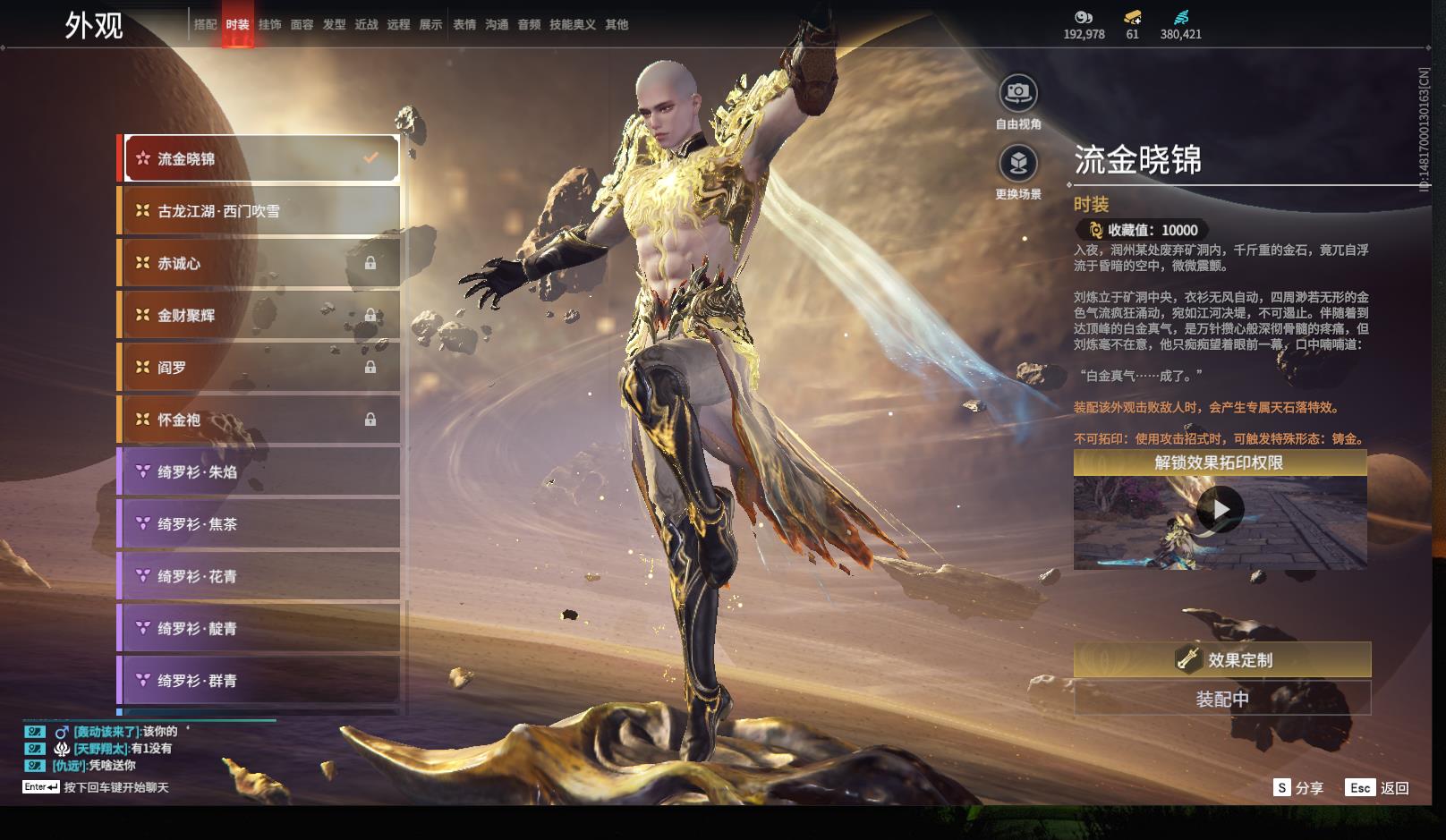Image resolution: width=1446 pixels, height=840 pixels.
Task: Select the locked 赤诚心 outfit
Action: (x=259, y=263)
